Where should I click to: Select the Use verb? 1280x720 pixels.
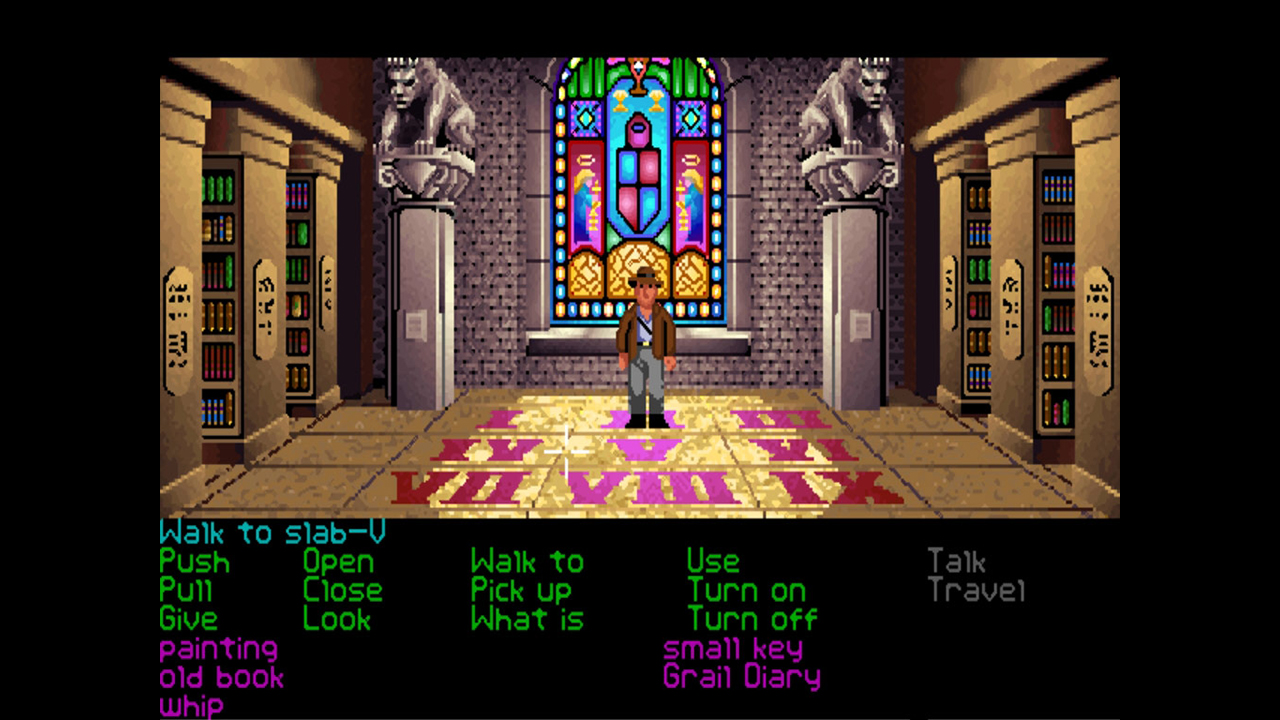(713, 562)
